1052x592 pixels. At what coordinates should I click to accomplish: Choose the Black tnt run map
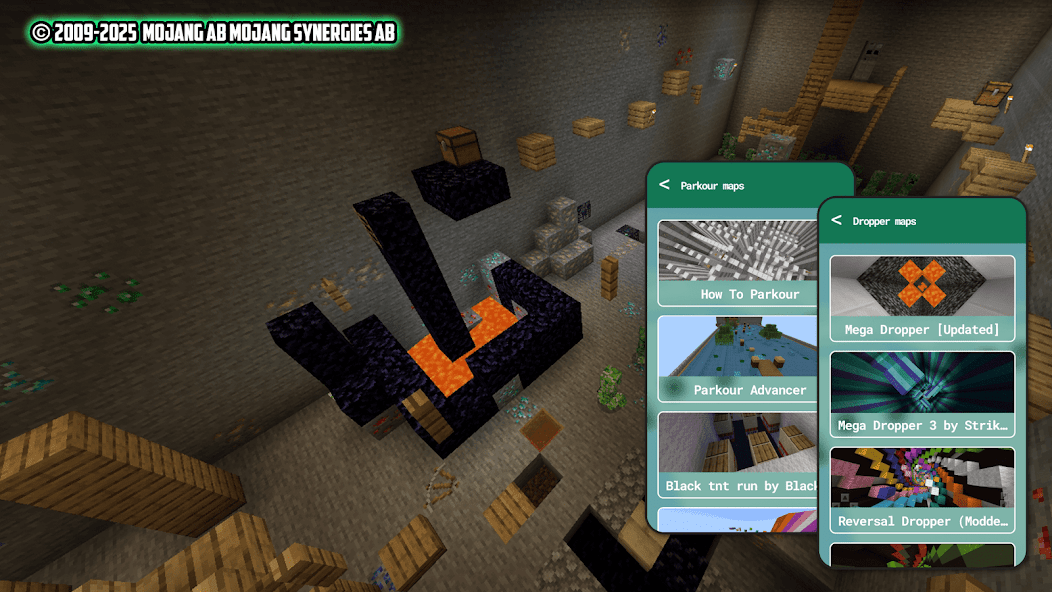(x=738, y=455)
